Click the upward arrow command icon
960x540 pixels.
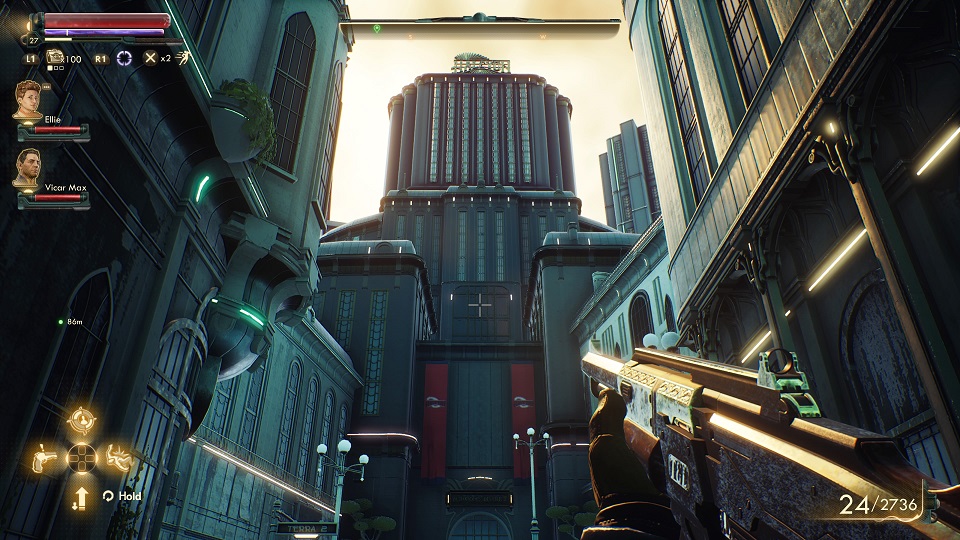(81, 495)
